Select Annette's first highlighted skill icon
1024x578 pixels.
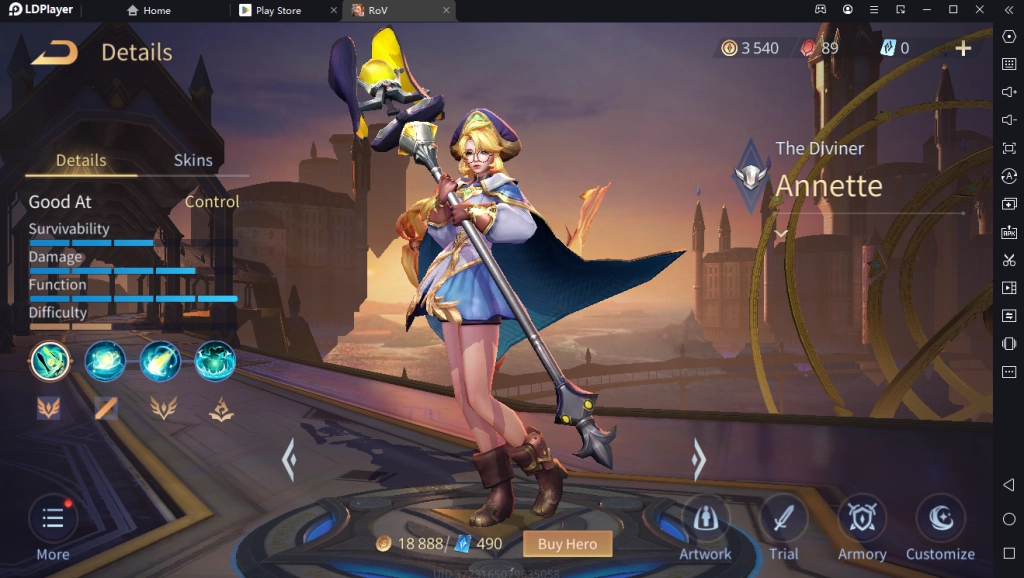(50, 361)
